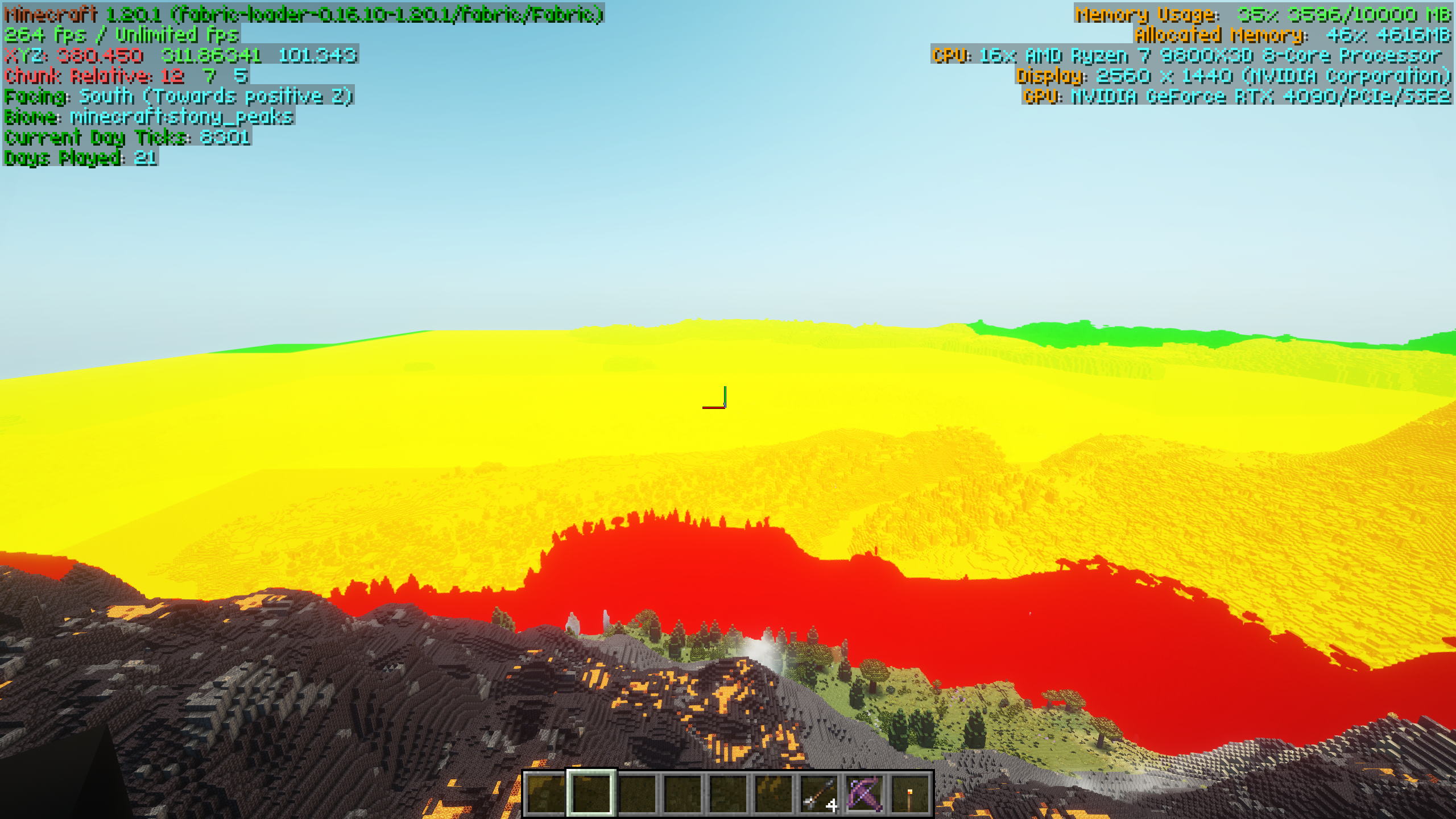This screenshot has width=1456, height=819.
Task: Select the arrow stack hotbar slot
Action: click(818, 793)
